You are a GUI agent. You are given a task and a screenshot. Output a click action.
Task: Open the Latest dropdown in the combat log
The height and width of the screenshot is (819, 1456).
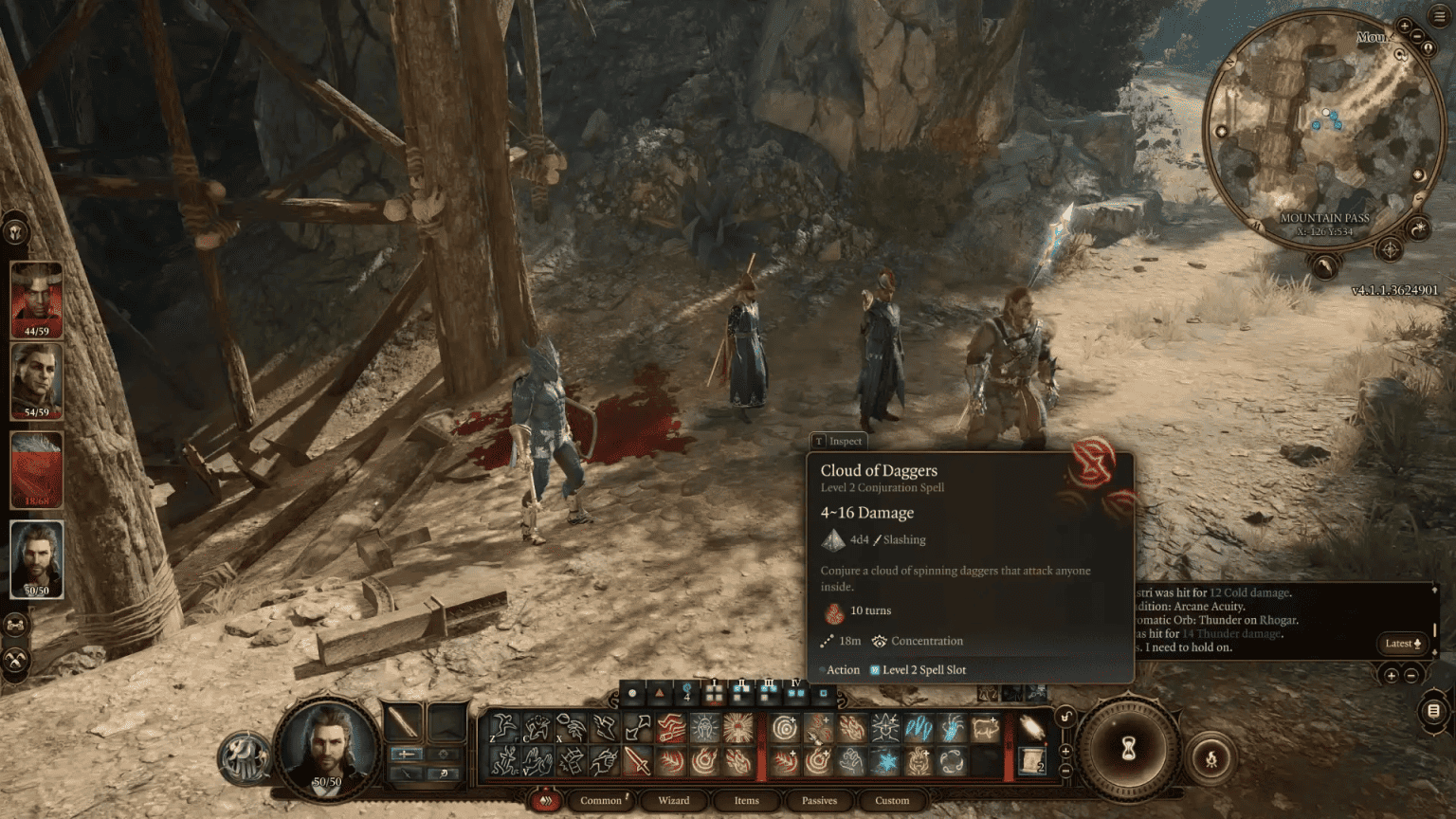[x=1400, y=644]
